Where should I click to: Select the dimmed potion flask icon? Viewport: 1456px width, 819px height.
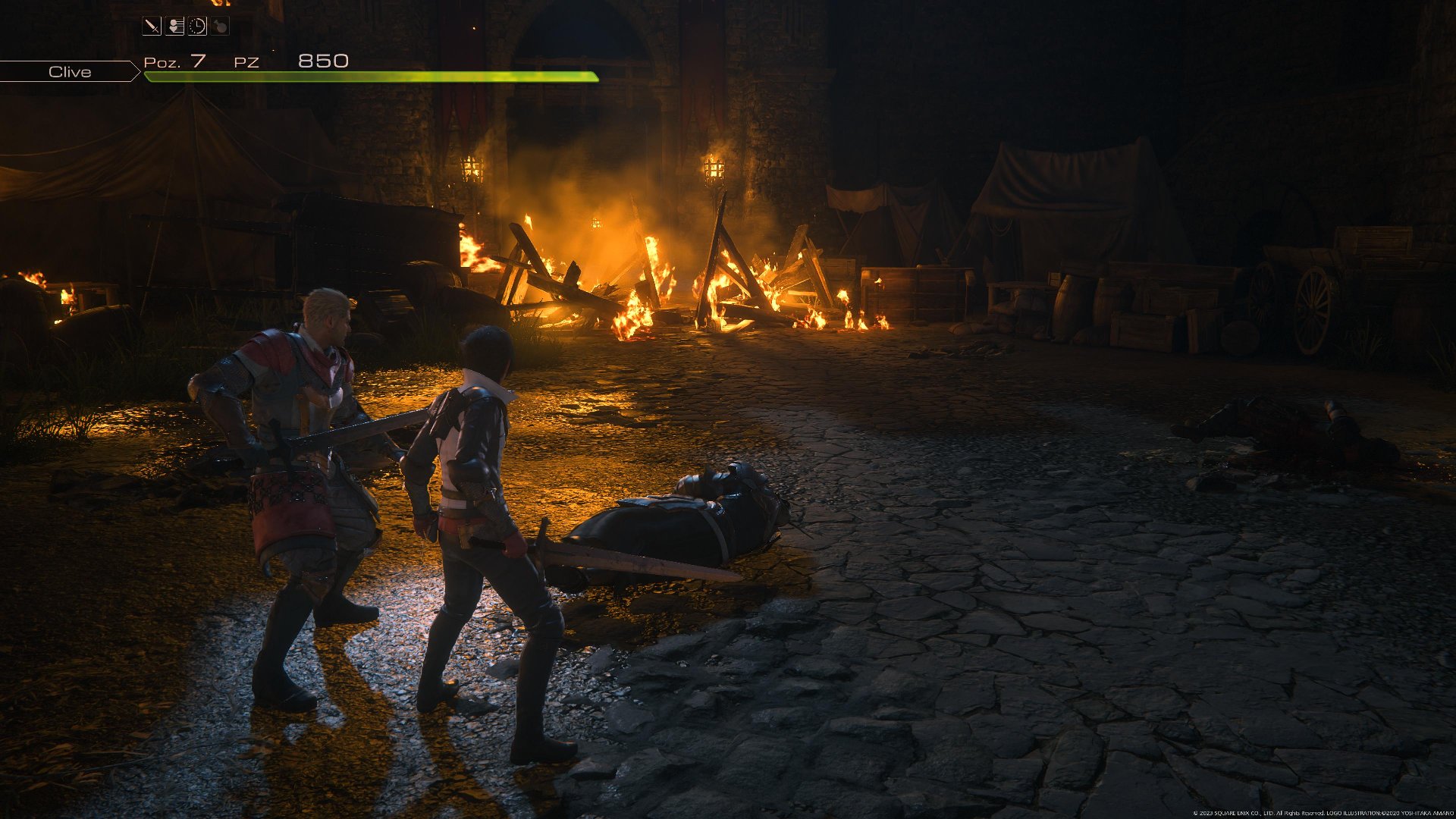pos(220,27)
